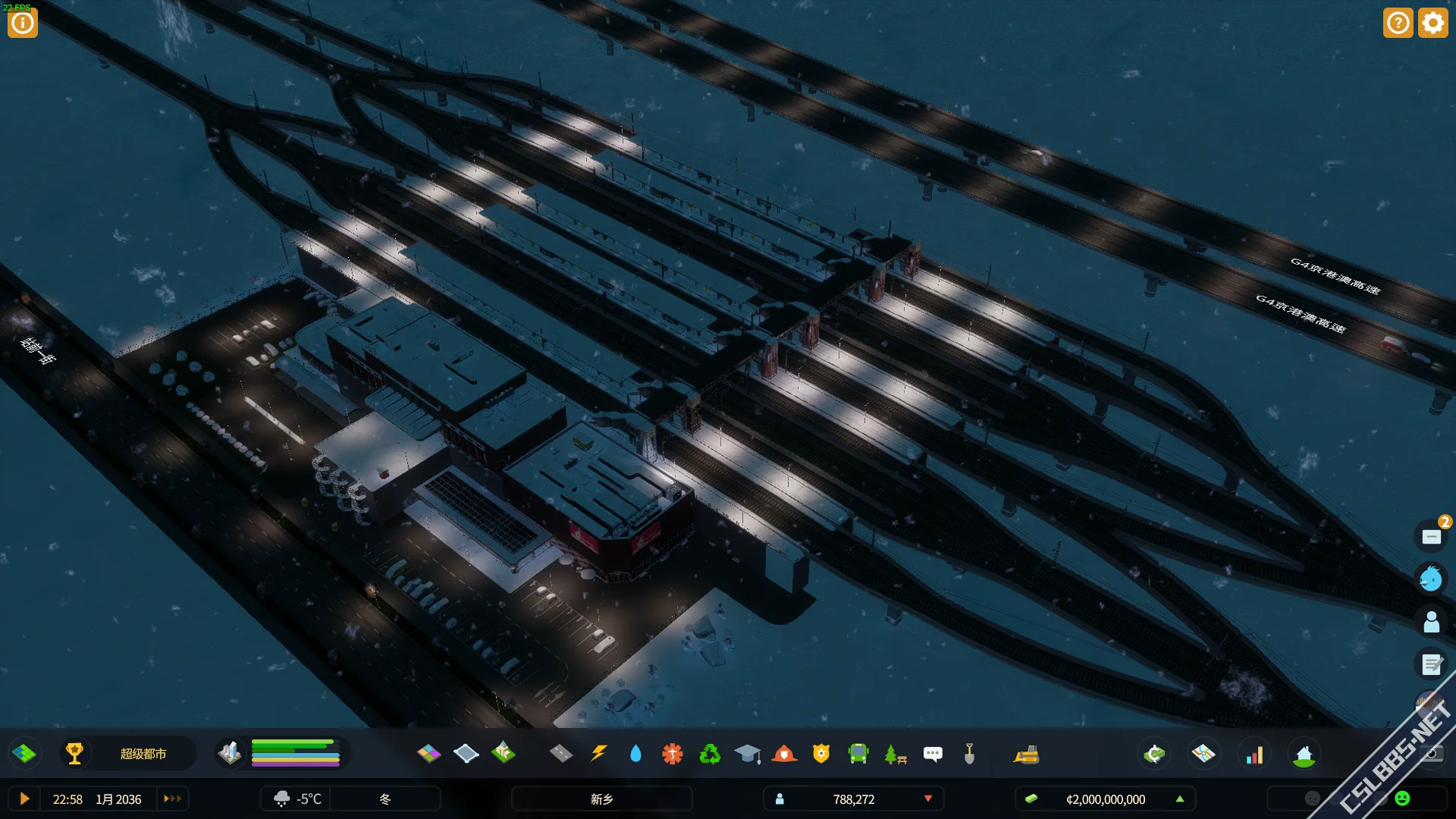Open the garbage recycling menu
The width and height of the screenshot is (1456, 819).
(710, 754)
